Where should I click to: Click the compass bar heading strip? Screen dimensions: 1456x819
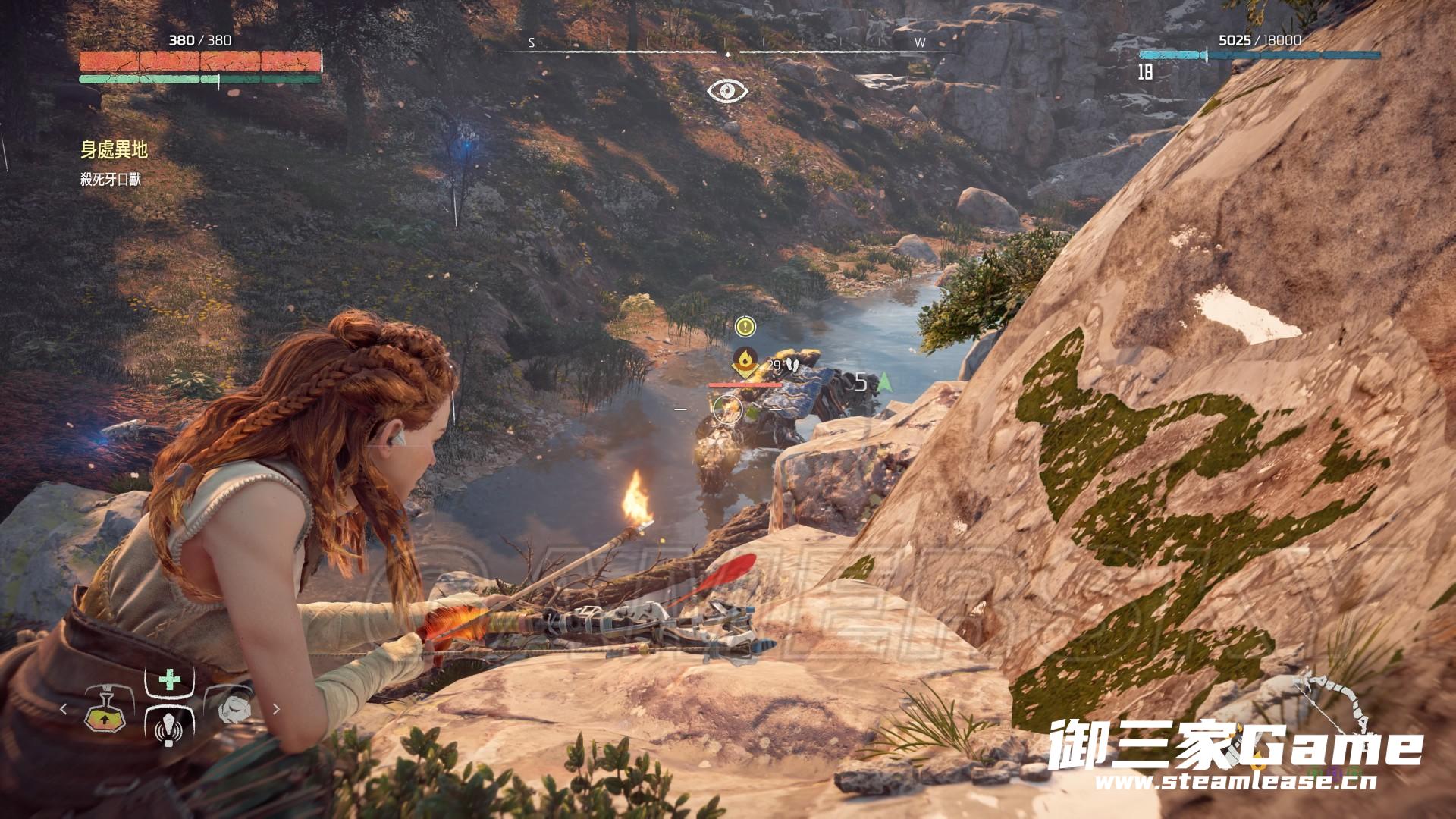(728, 50)
